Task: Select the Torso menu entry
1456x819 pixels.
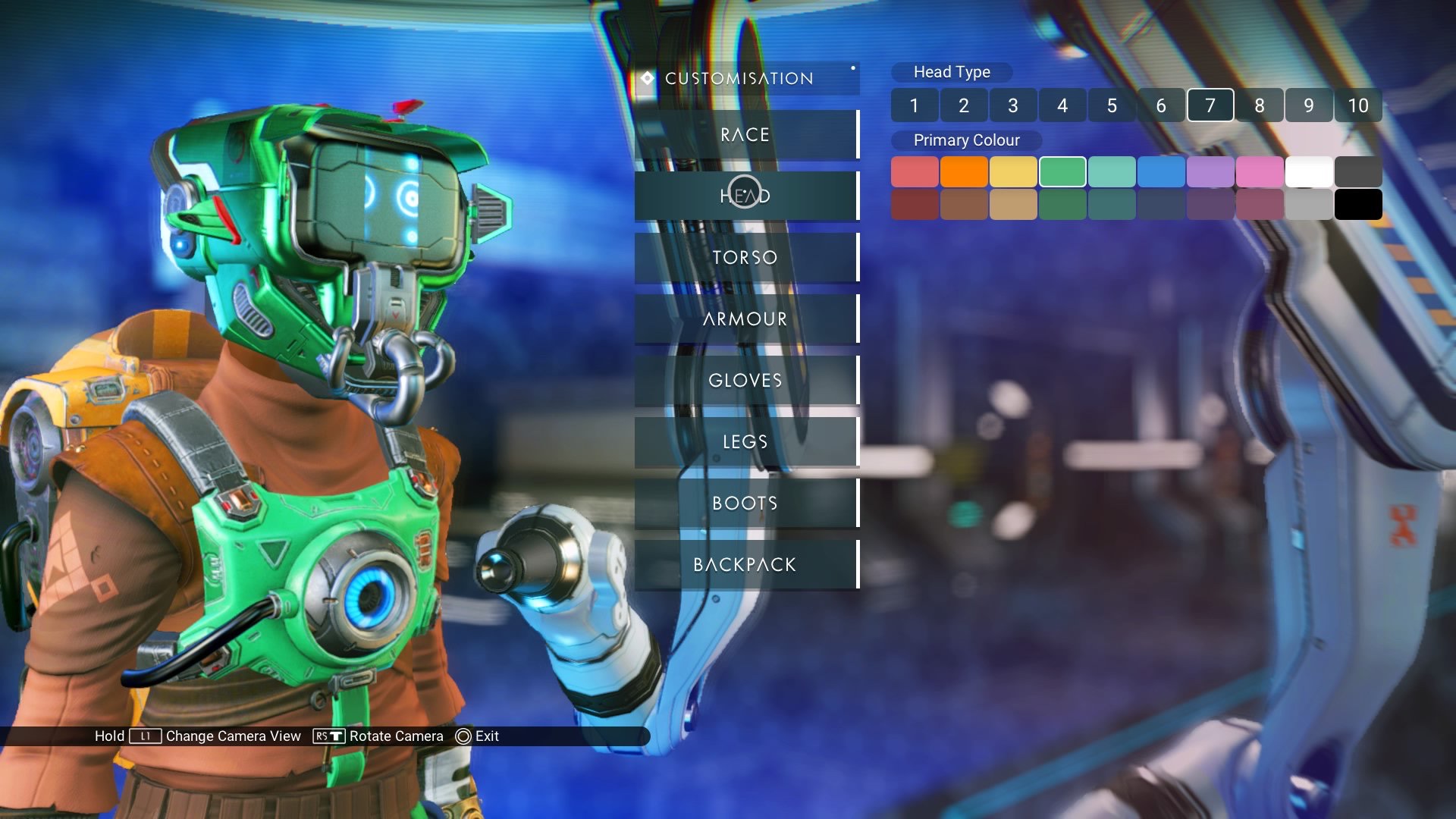Action: point(746,258)
